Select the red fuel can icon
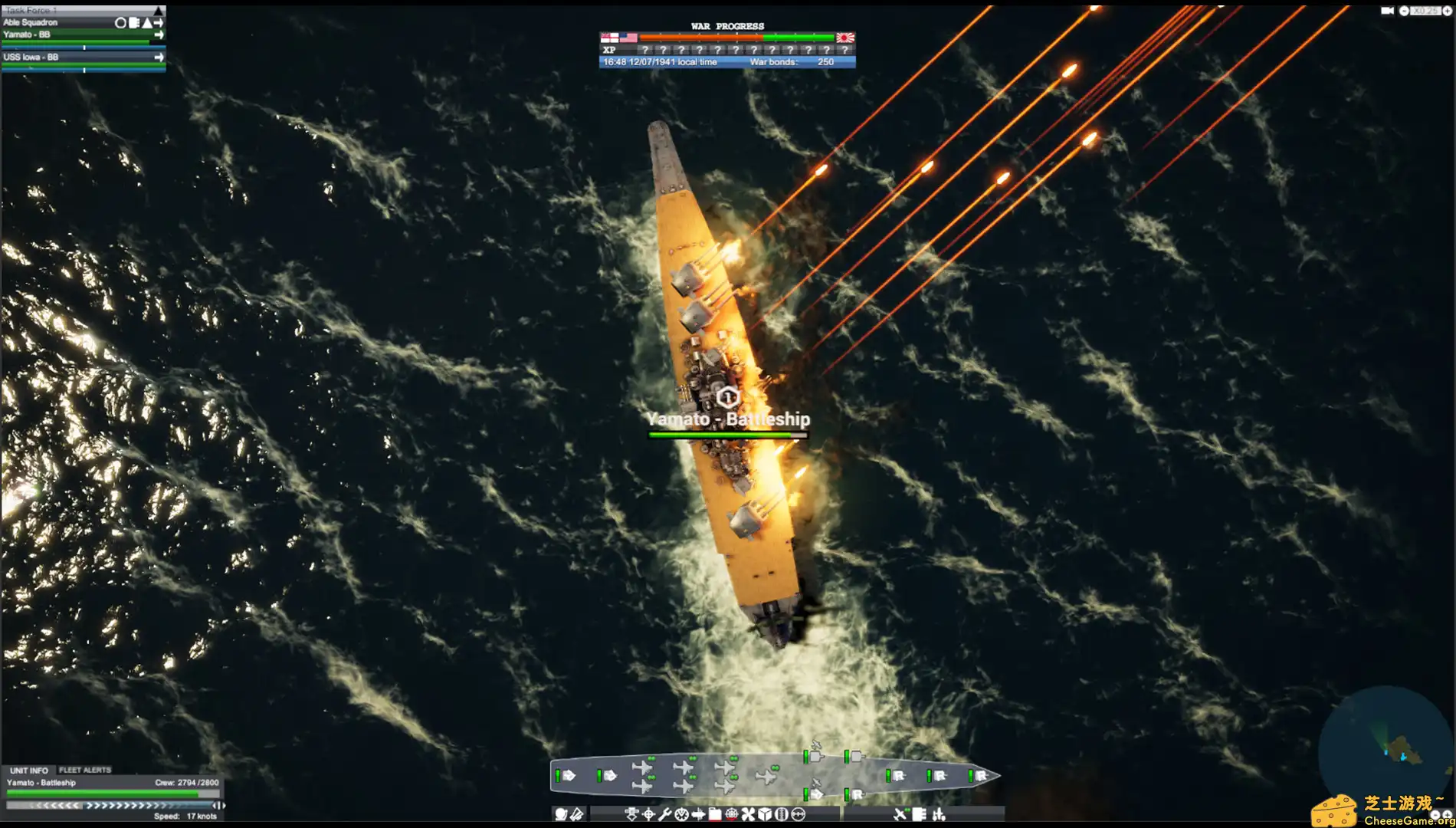Viewport: 1456px width, 828px height. [x=714, y=813]
